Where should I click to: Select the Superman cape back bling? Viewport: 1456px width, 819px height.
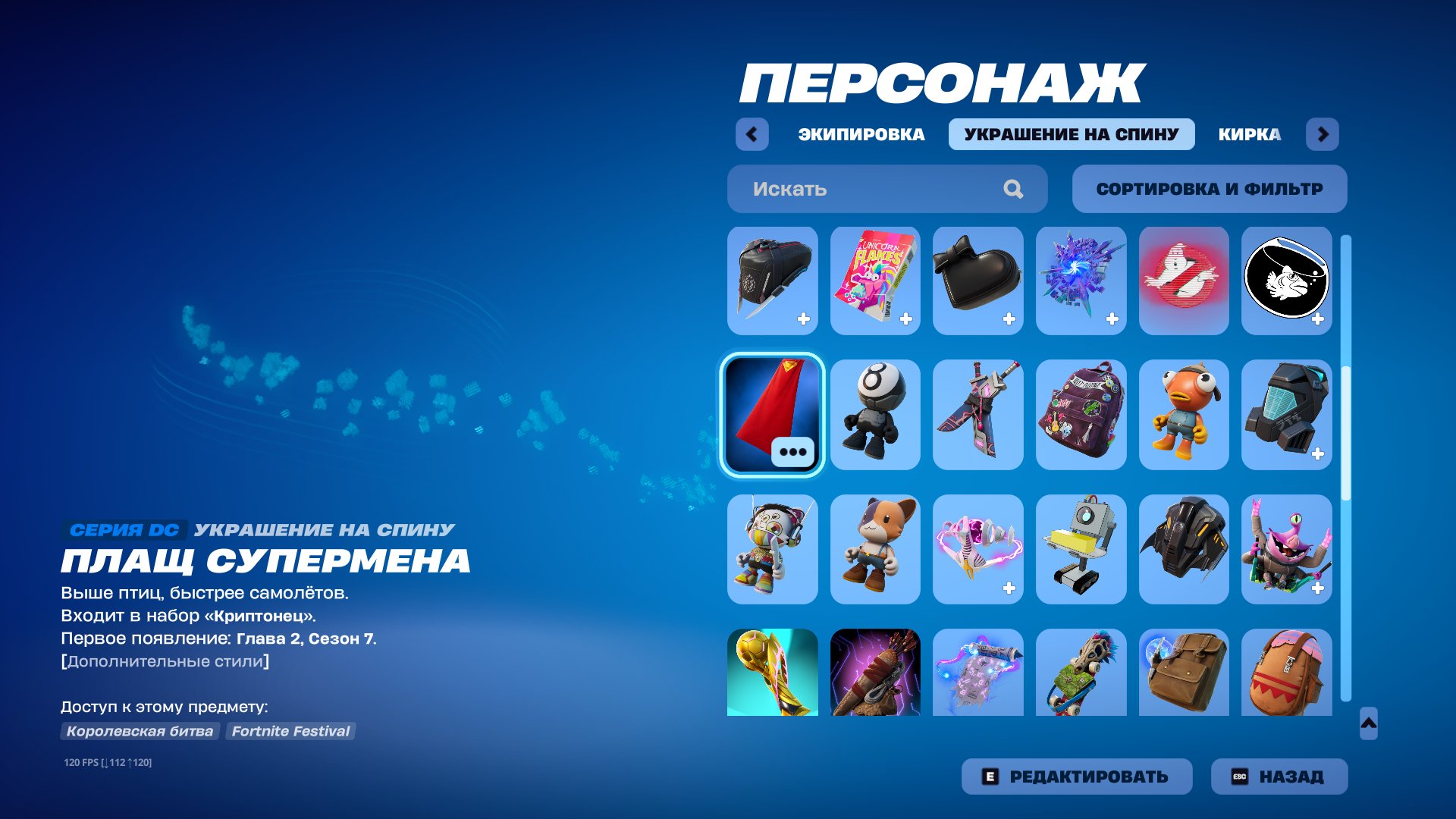(x=772, y=416)
